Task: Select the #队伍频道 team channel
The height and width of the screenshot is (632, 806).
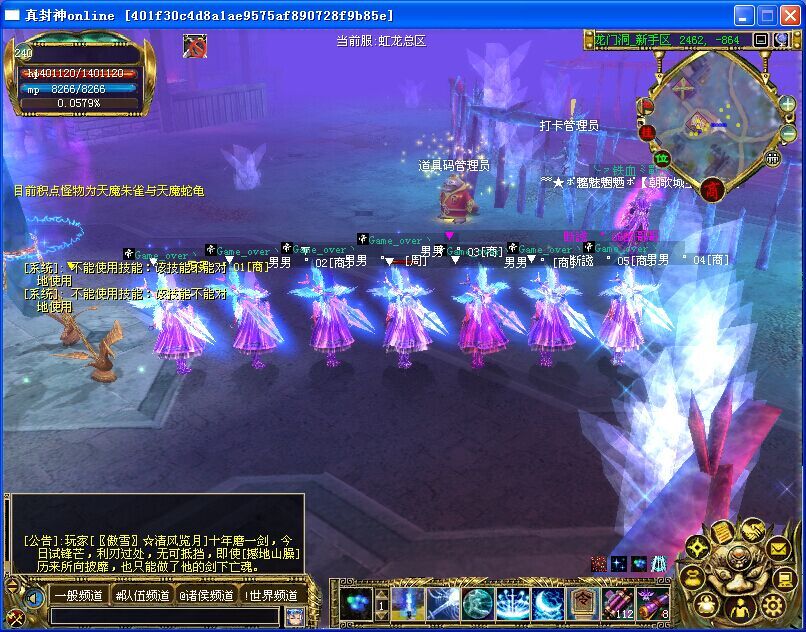Action: (142, 595)
